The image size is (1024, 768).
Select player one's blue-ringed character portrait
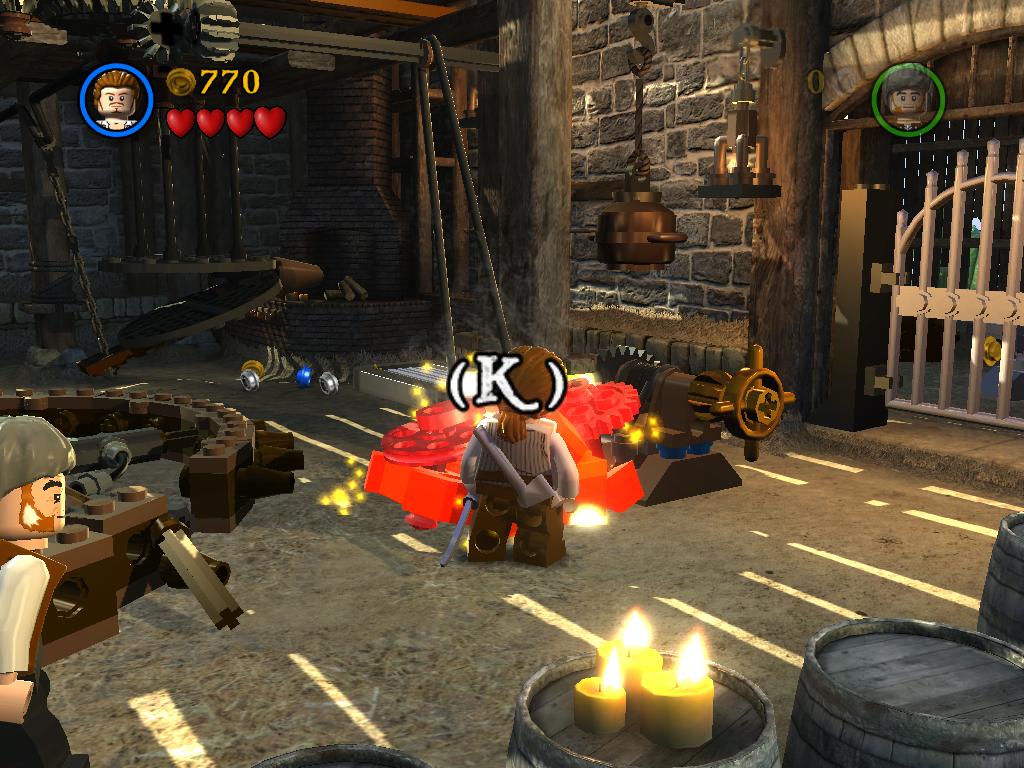coord(116,98)
